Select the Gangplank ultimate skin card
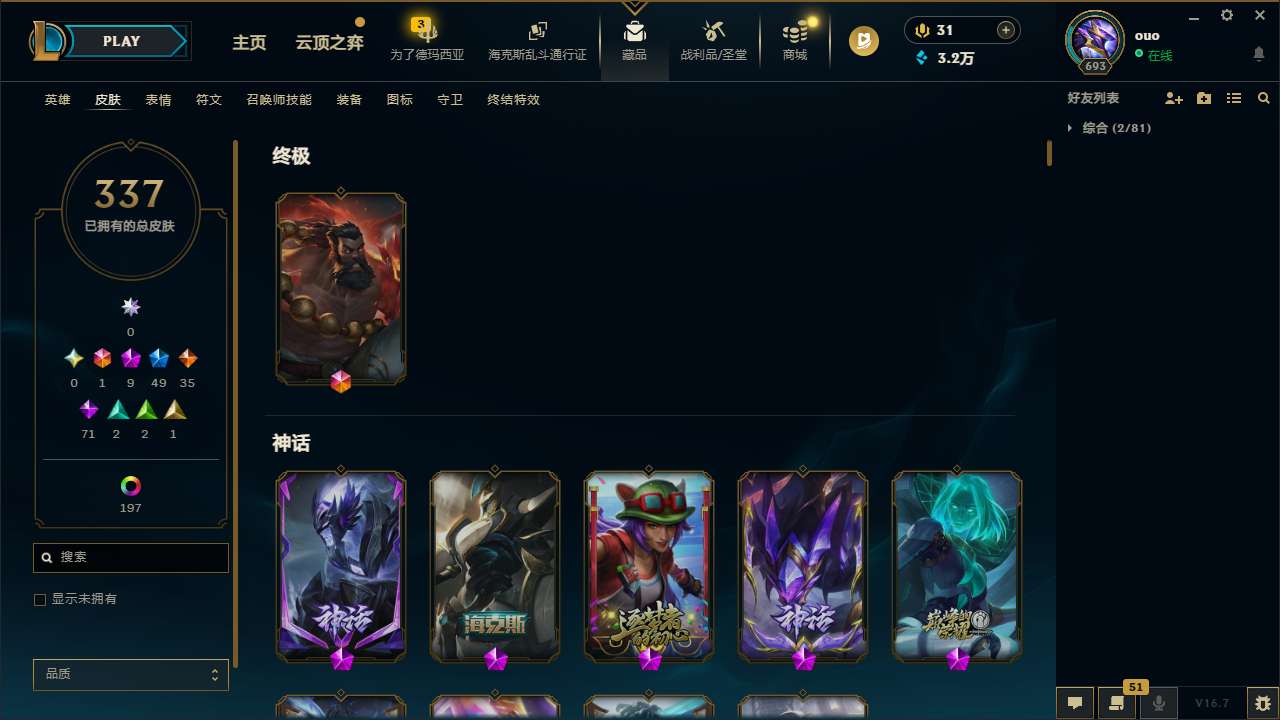This screenshot has height=720, width=1280. (341, 288)
